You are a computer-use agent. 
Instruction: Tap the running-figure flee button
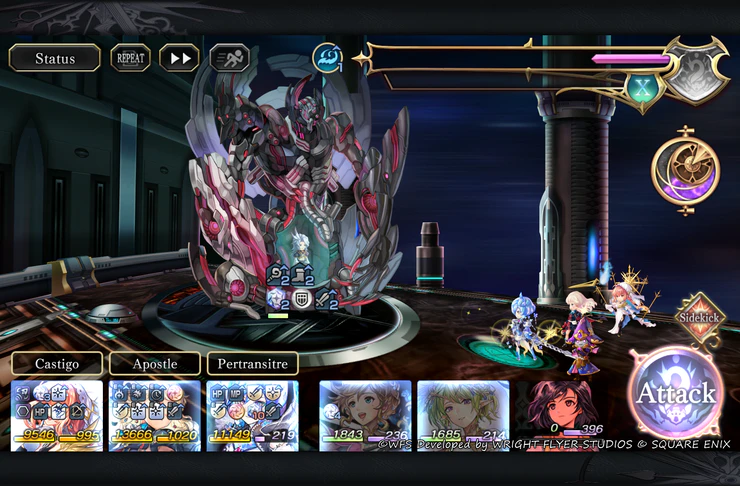point(229,58)
